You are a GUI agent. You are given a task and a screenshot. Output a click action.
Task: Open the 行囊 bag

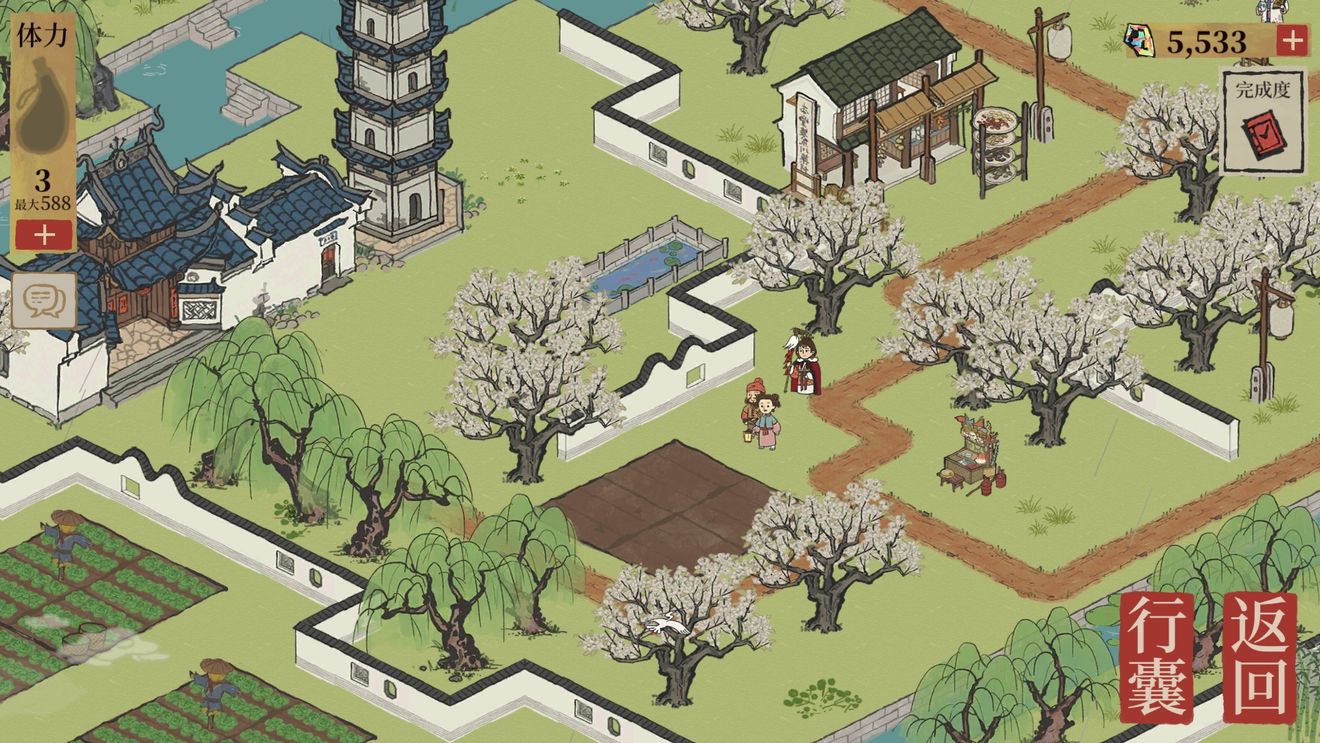click(1157, 658)
